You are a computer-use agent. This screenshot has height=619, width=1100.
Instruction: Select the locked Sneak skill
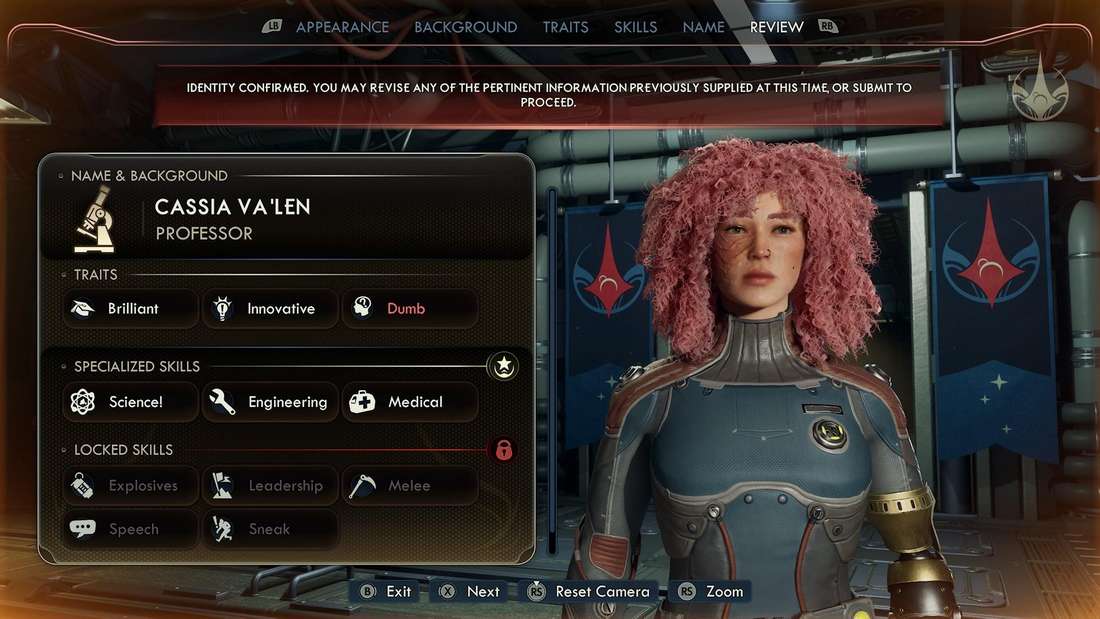click(x=270, y=529)
